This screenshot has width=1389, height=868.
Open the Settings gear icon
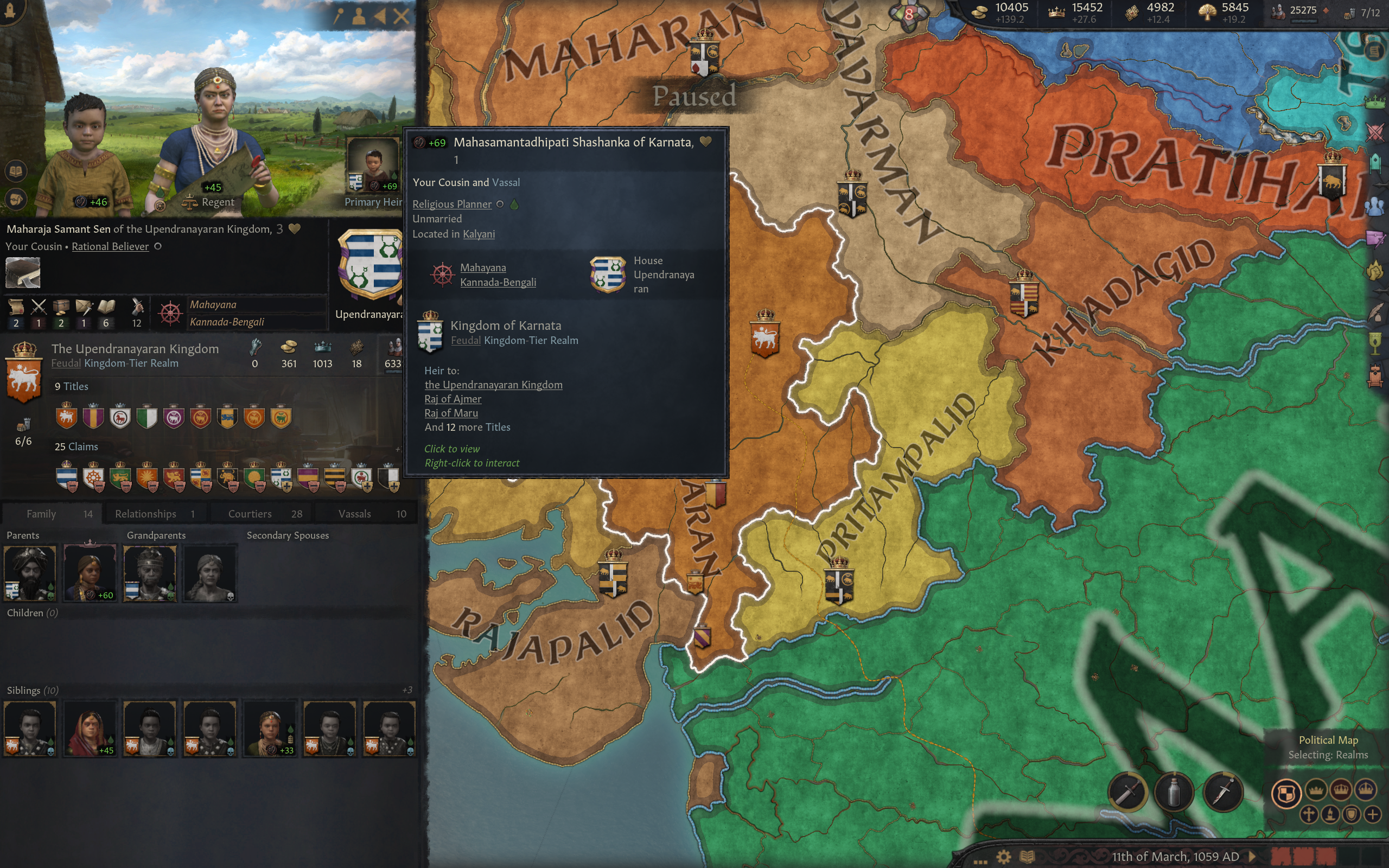pyautogui.click(x=1003, y=857)
